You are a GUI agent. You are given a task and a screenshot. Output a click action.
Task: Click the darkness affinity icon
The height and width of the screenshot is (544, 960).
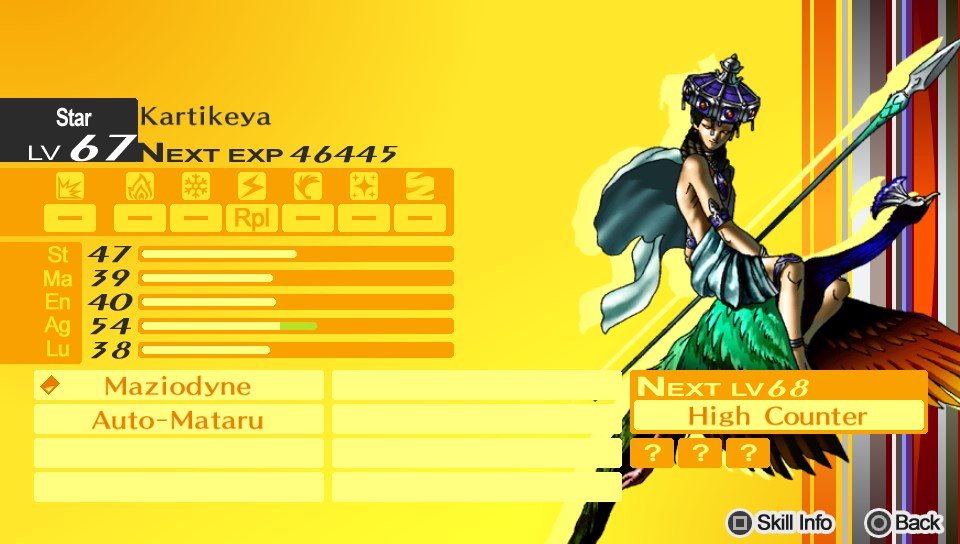(x=419, y=186)
